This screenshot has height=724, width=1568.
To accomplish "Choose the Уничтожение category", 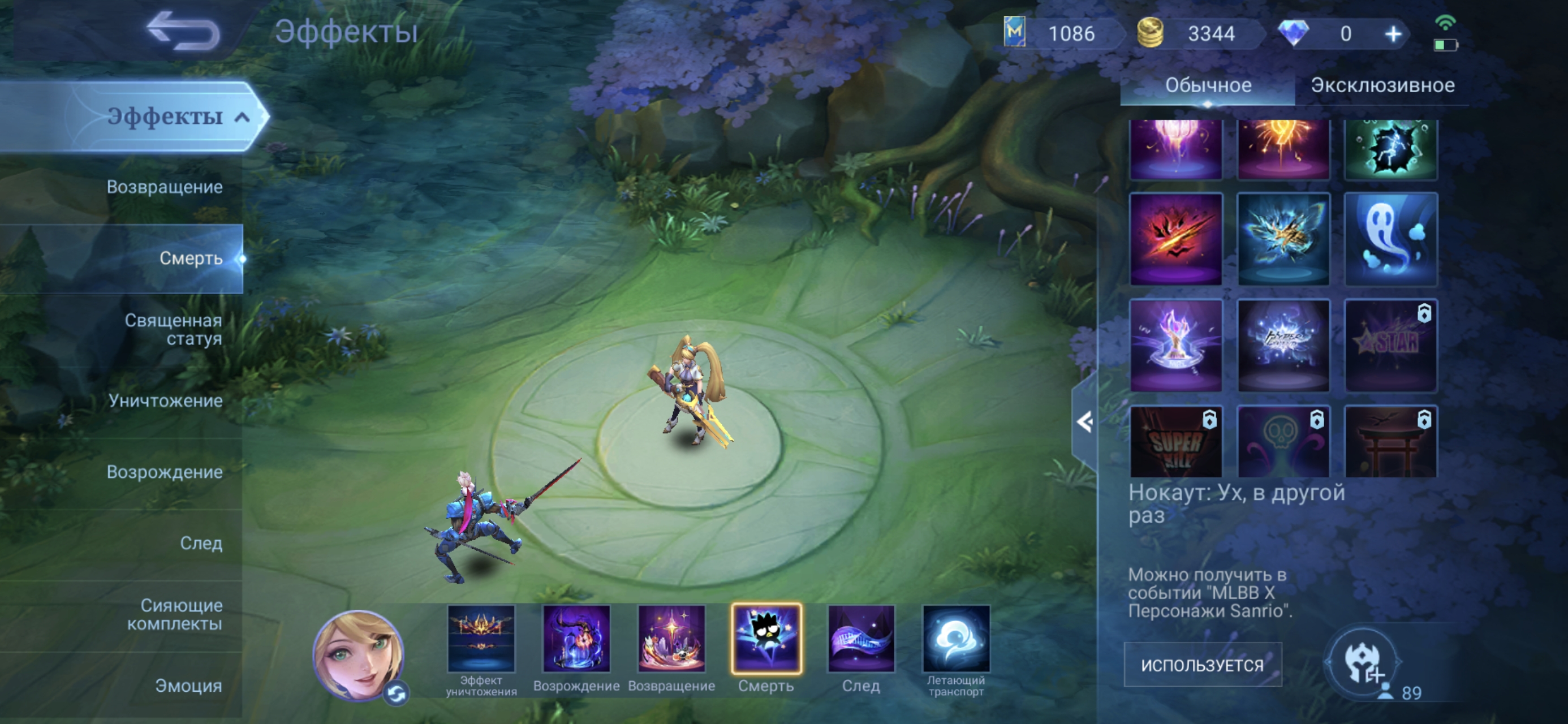I will pos(166,400).
